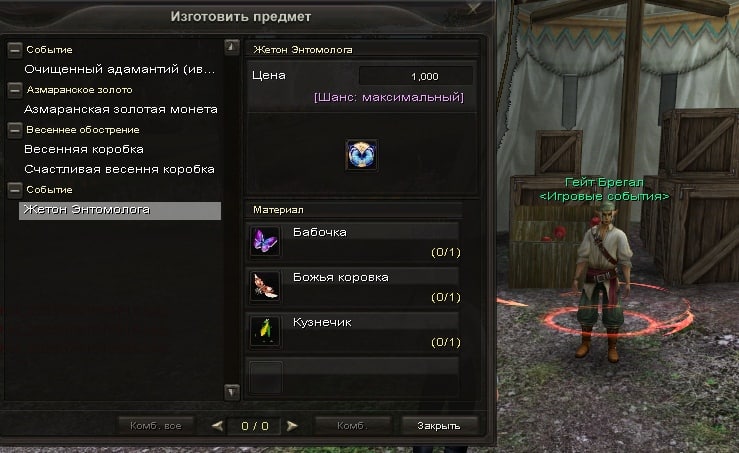Select Азмаранская золотая монета recipe
The width and height of the screenshot is (739, 453).
point(121,109)
